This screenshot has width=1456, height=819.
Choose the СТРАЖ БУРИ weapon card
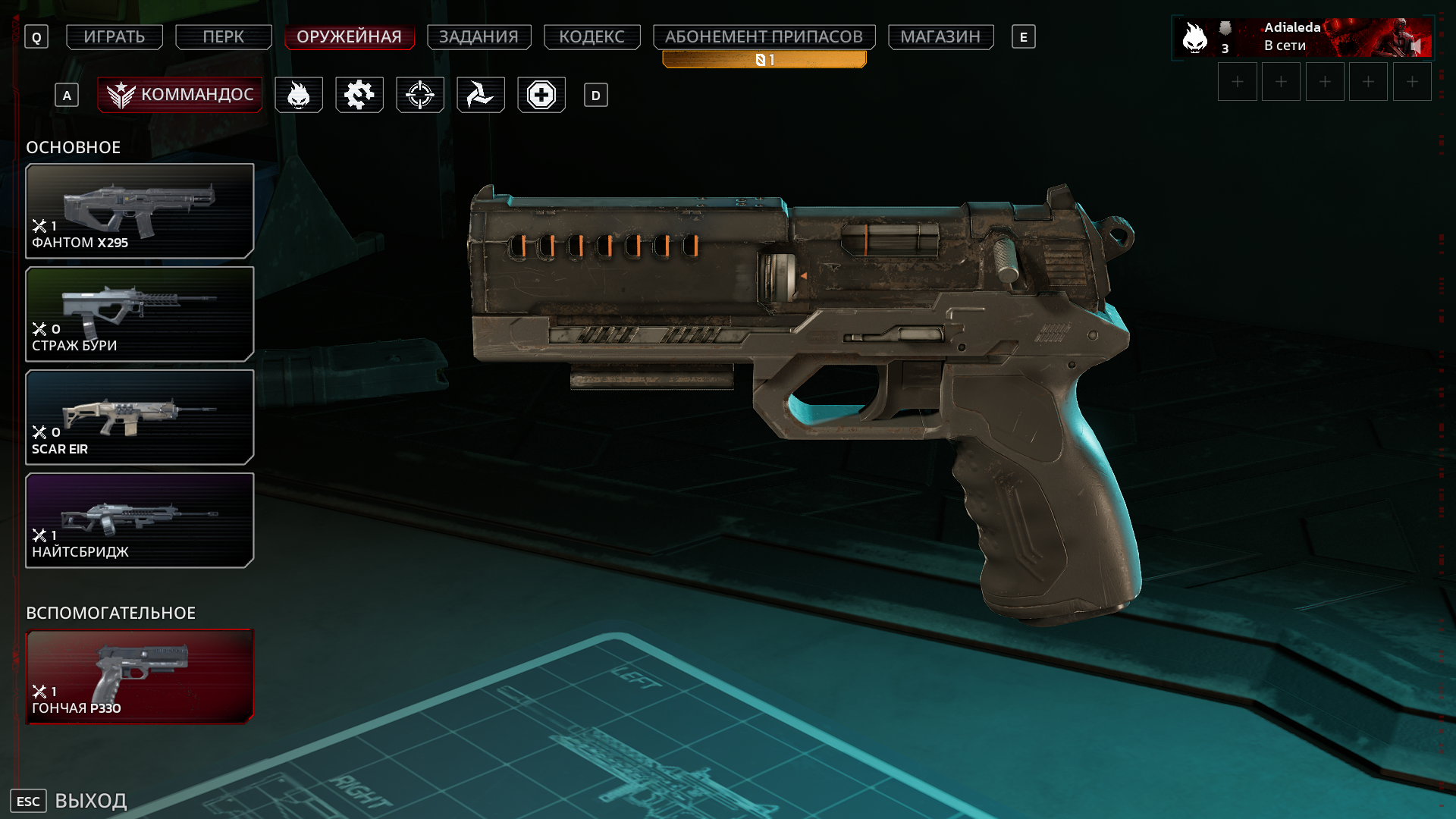coord(140,314)
